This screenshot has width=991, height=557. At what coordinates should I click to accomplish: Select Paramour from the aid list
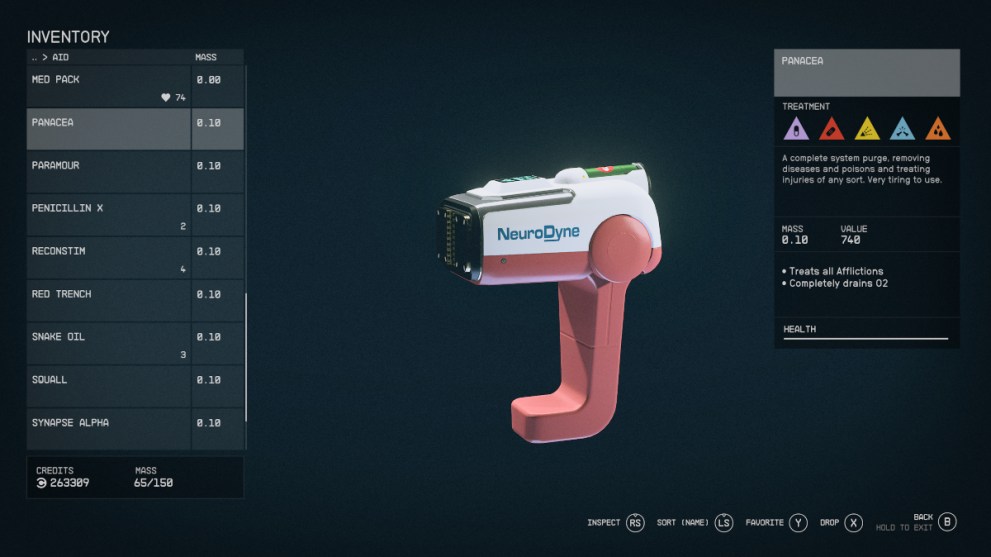click(x=108, y=172)
